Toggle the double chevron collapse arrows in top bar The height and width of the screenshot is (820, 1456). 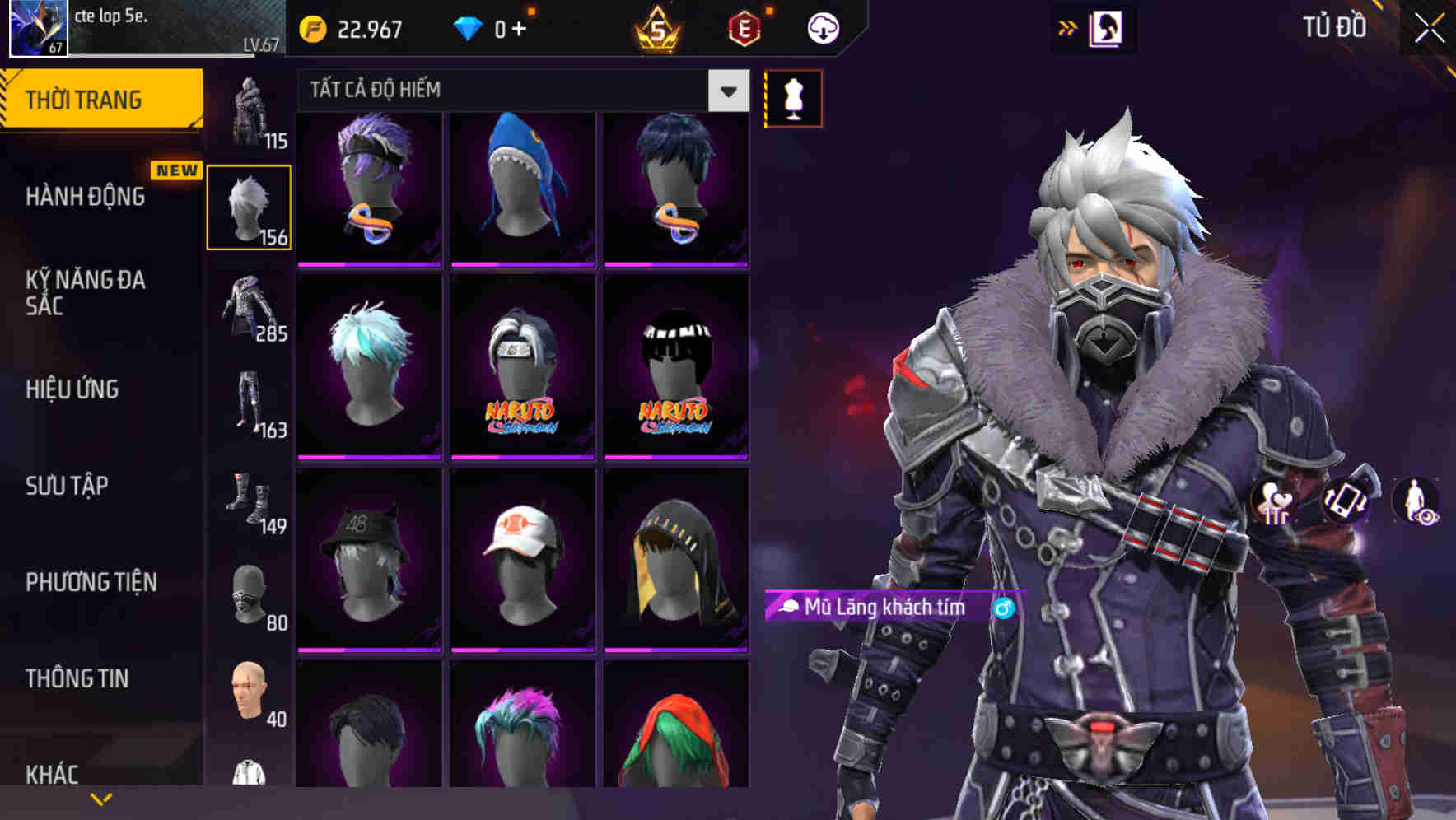[1068, 26]
